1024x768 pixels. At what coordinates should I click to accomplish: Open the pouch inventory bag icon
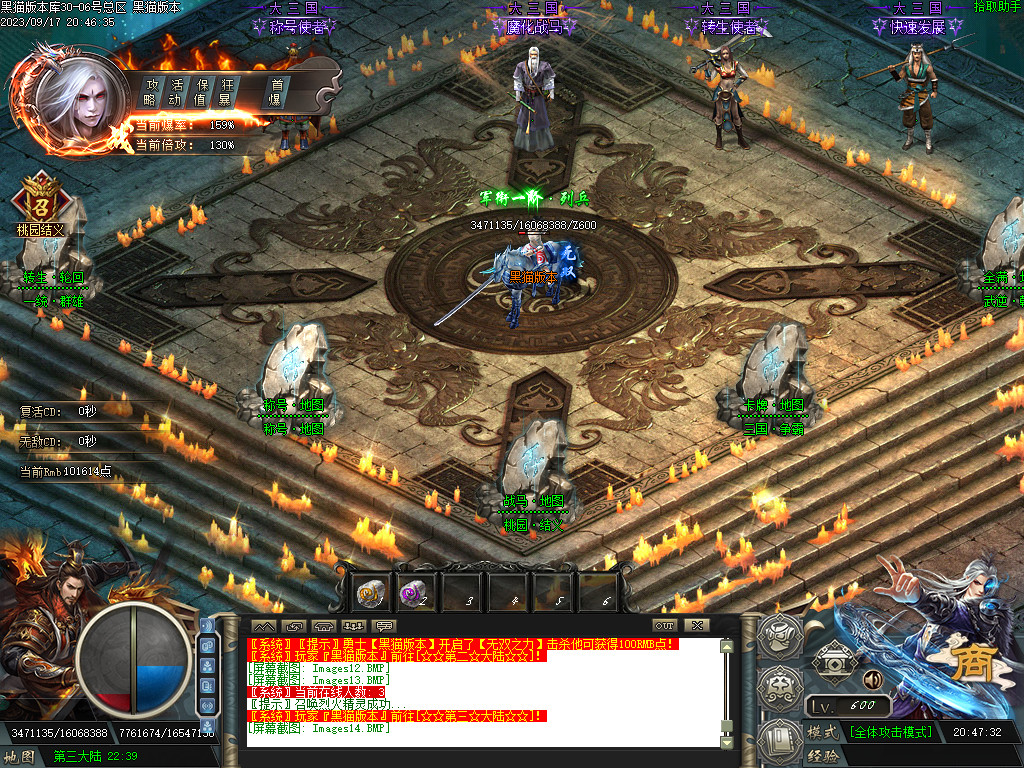pos(781,688)
